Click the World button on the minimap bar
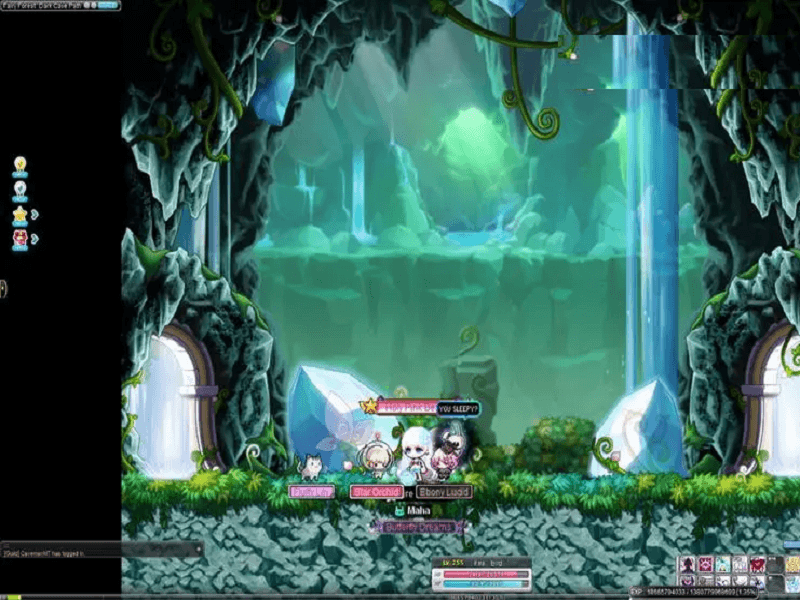 tap(107, 5)
